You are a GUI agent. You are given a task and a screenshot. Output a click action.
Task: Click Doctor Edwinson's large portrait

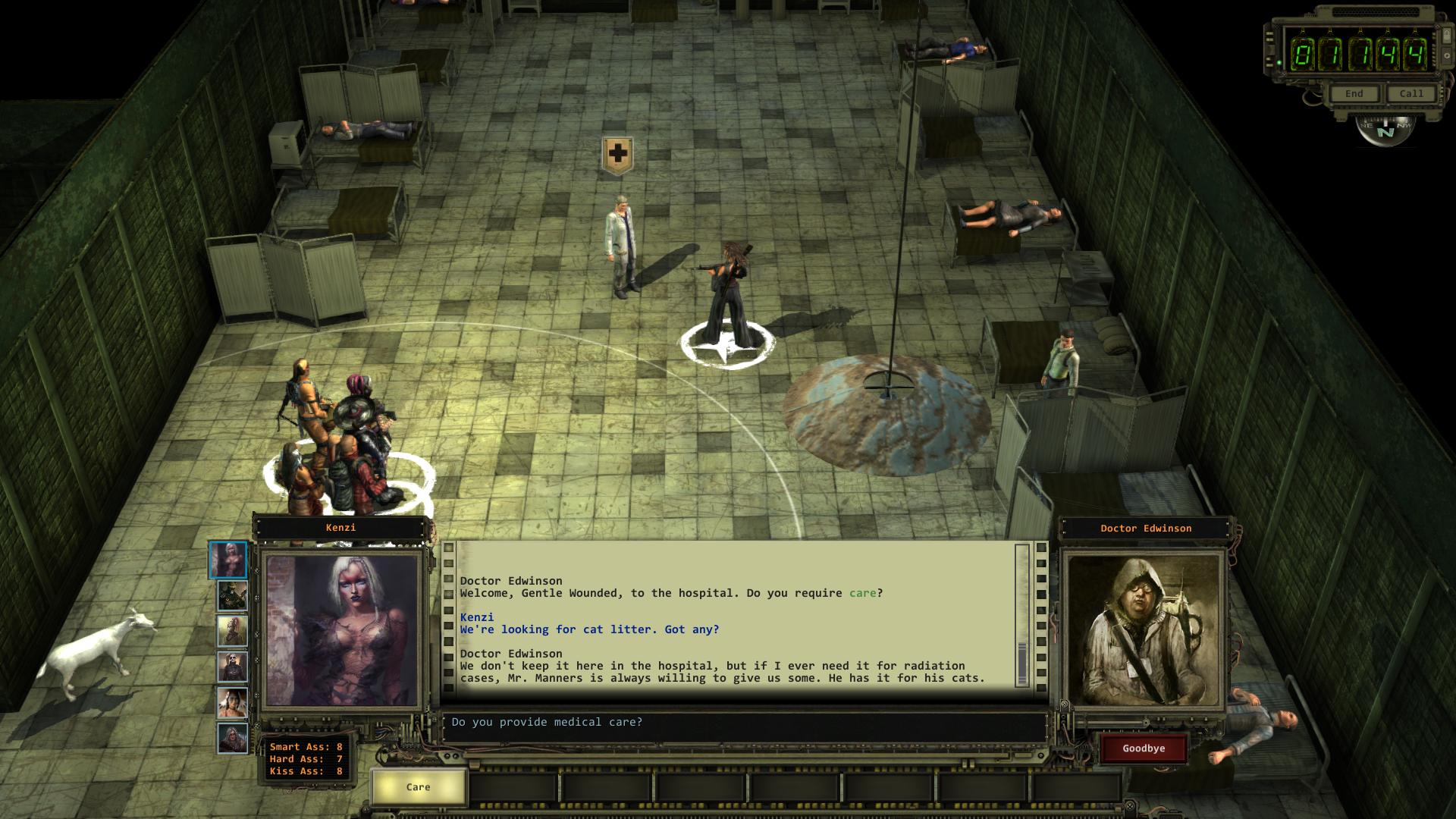1144,631
